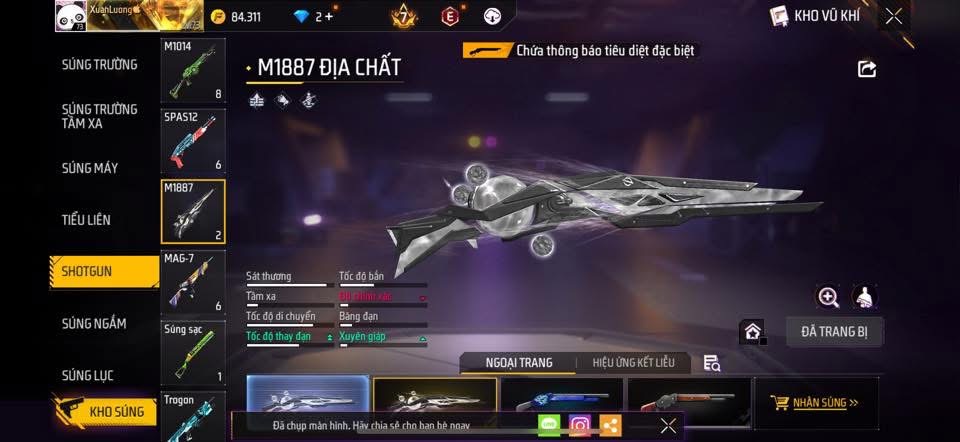Image resolution: width=960 pixels, height=442 pixels.
Task: Open the SÚNG TRƯỜNG weapon category
Action: (x=100, y=65)
